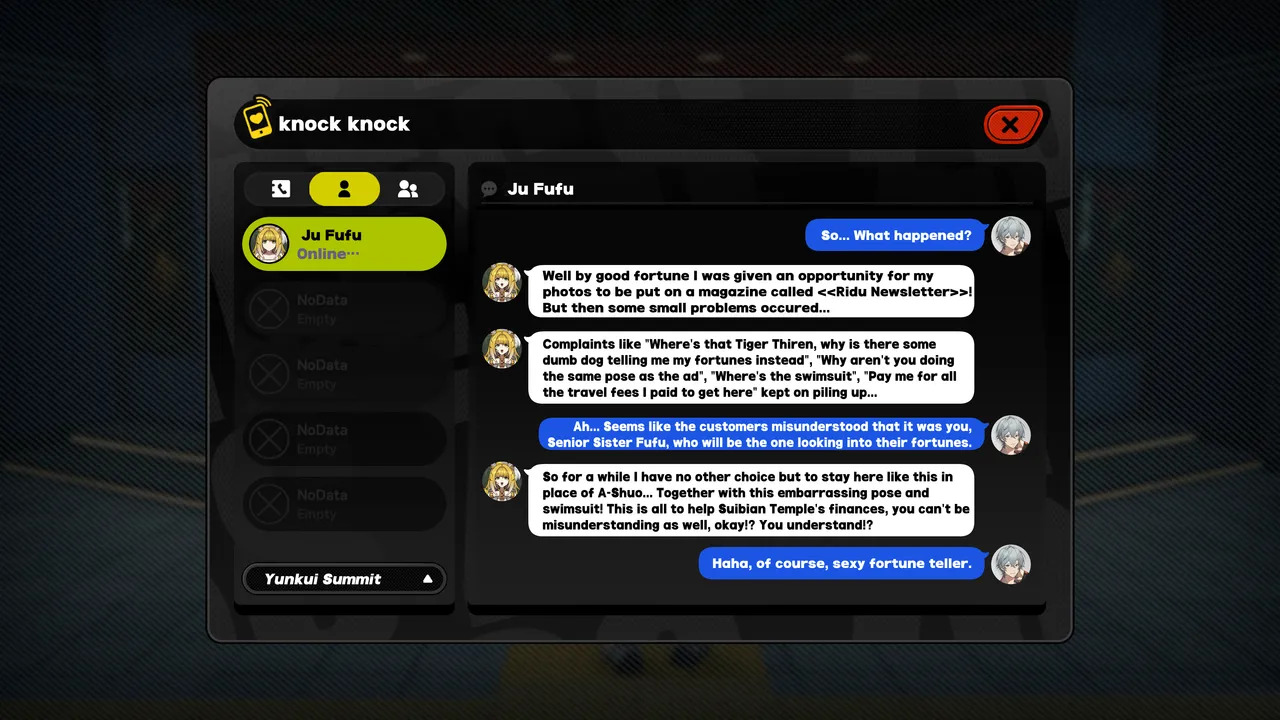Close the knock knock window
1280x720 pixels.
tap(1012, 125)
